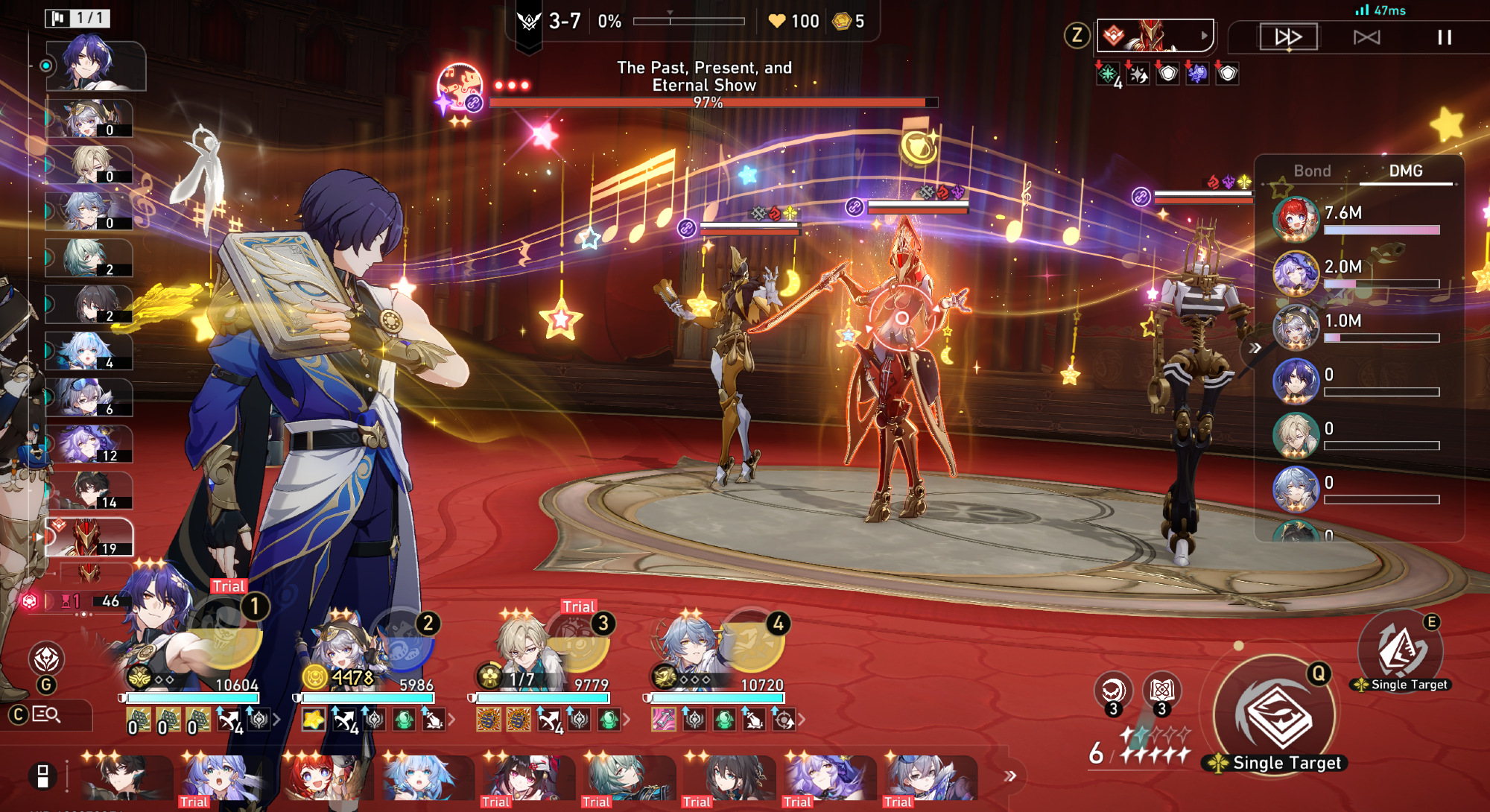Open the battle info magnifier list
The height and width of the screenshot is (812, 1490).
click(46, 715)
